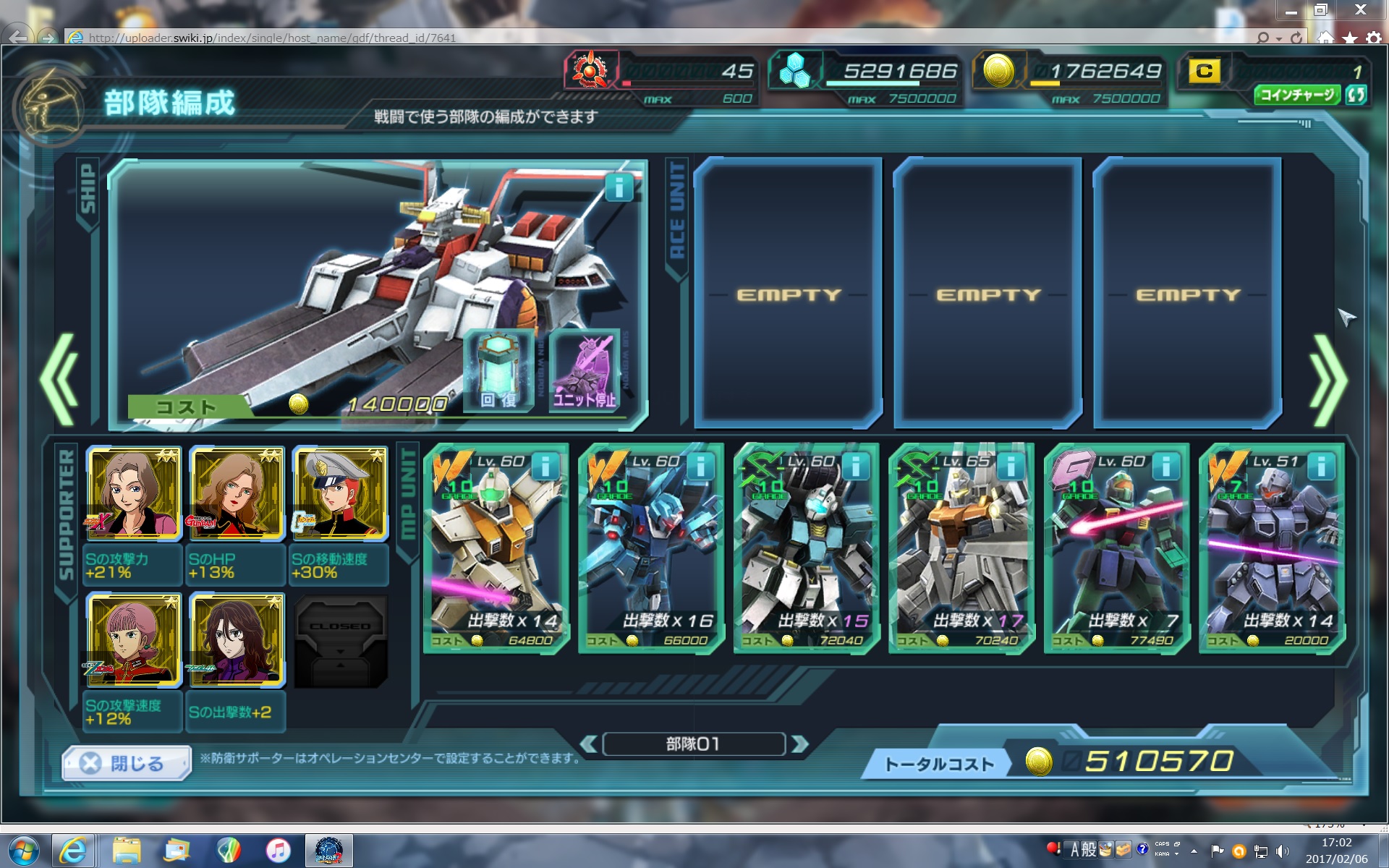Go to the previous ship with left green arrow
Image resolution: width=1389 pixels, height=868 pixels.
pyautogui.click(x=59, y=379)
